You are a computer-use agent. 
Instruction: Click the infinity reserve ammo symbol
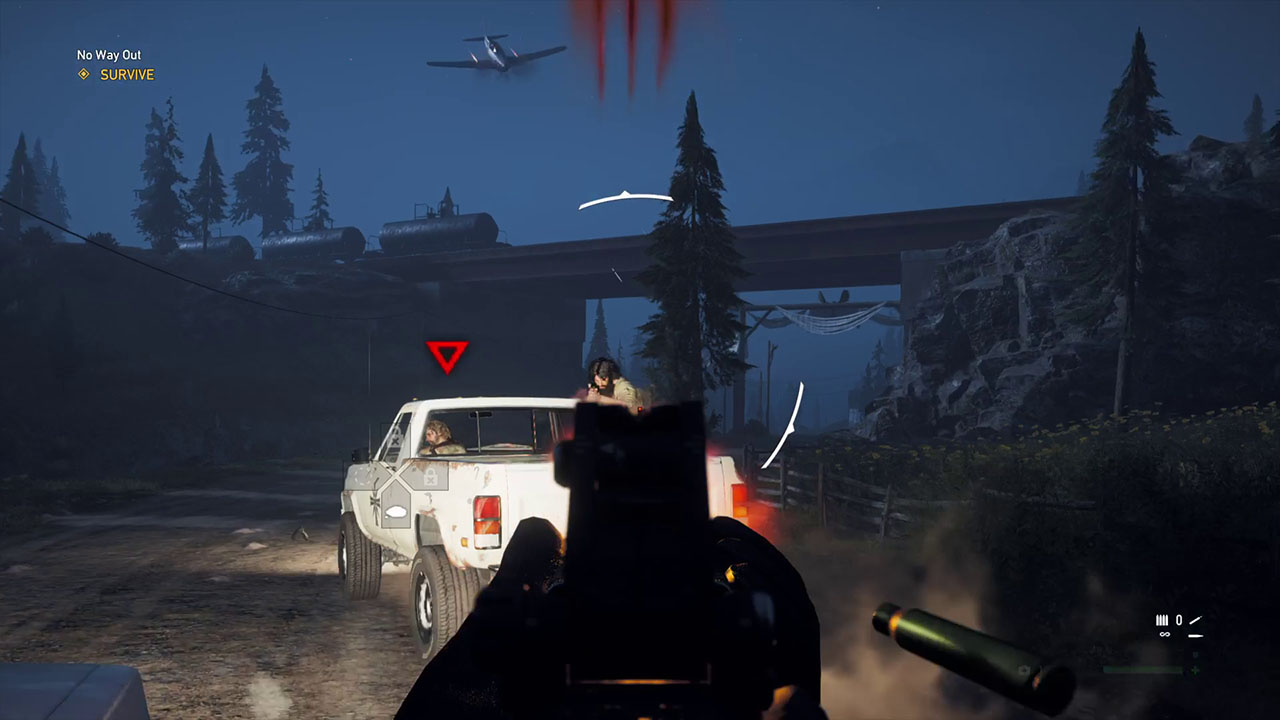1165,634
